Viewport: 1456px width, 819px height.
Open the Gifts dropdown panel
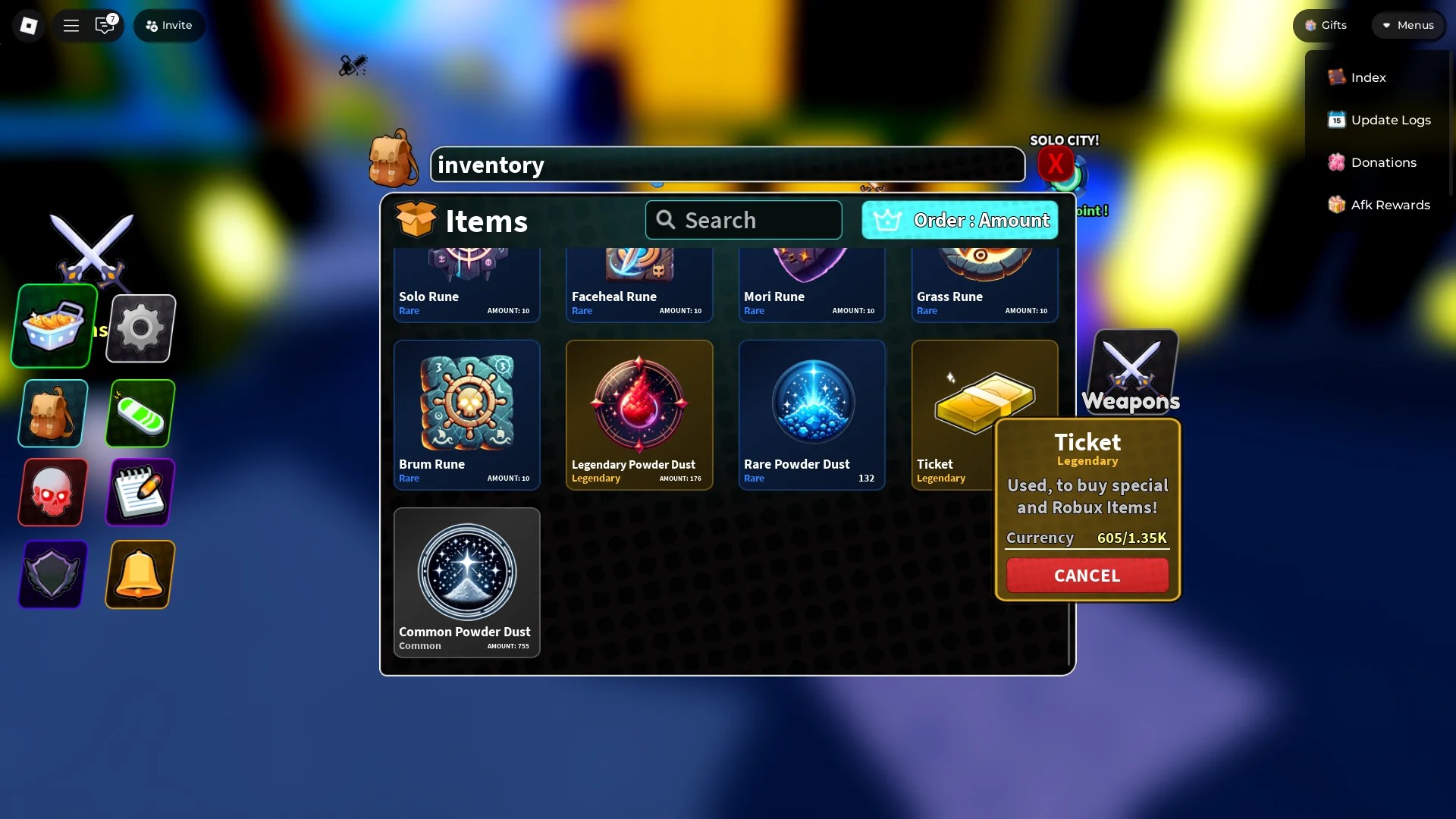point(1323,24)
